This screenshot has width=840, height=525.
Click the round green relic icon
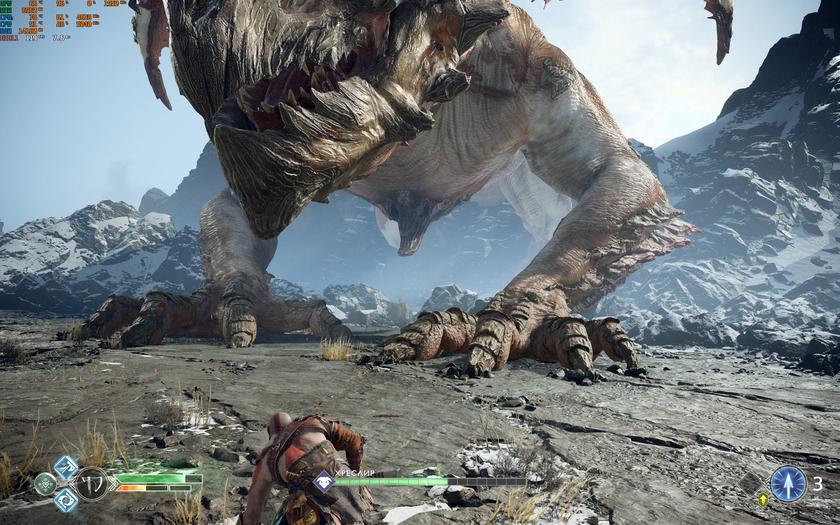click(44, 484)
